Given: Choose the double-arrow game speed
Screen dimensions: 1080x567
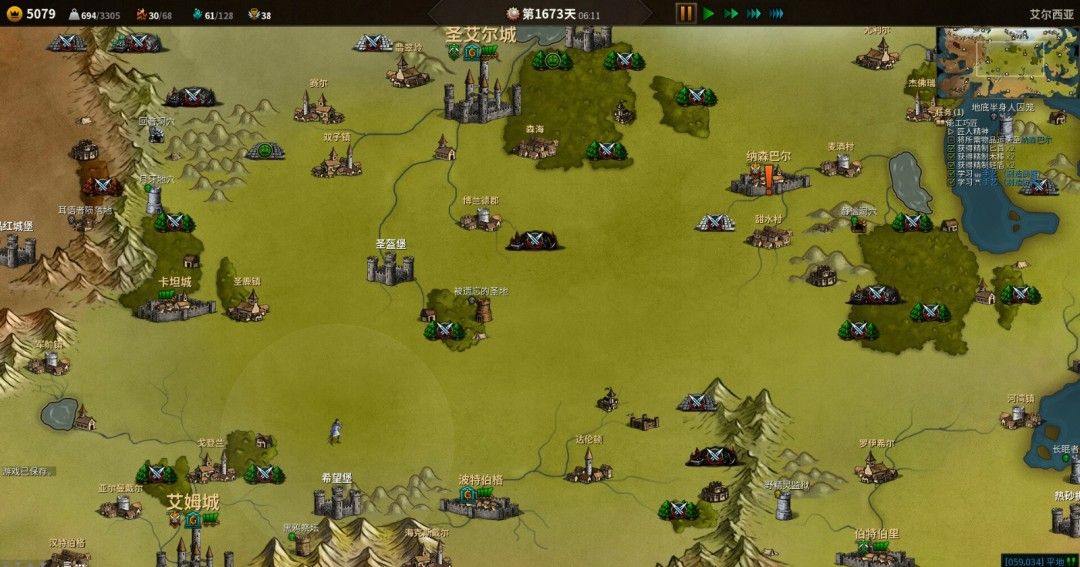Looking at the screenshot, I should coord(731,14).
